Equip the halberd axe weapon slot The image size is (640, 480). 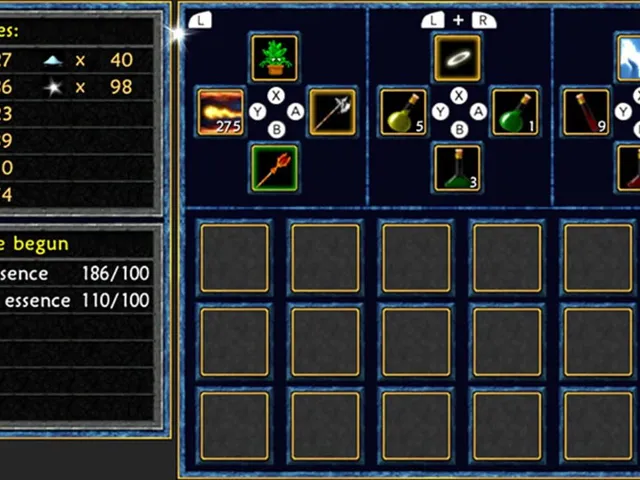pyautogui.click(x=332, y=111)
